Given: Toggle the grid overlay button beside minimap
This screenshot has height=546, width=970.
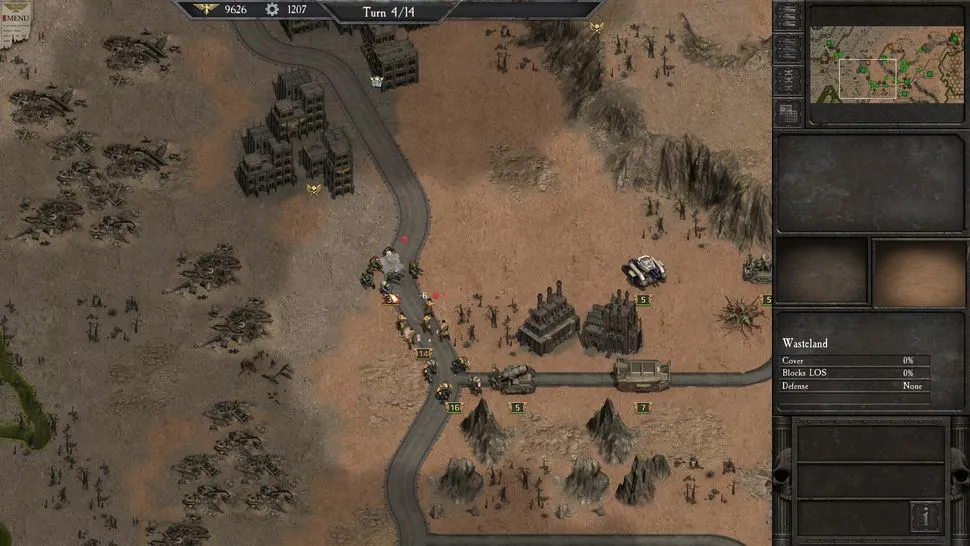Looking at the screenshot, I should (x=788, y=113).
